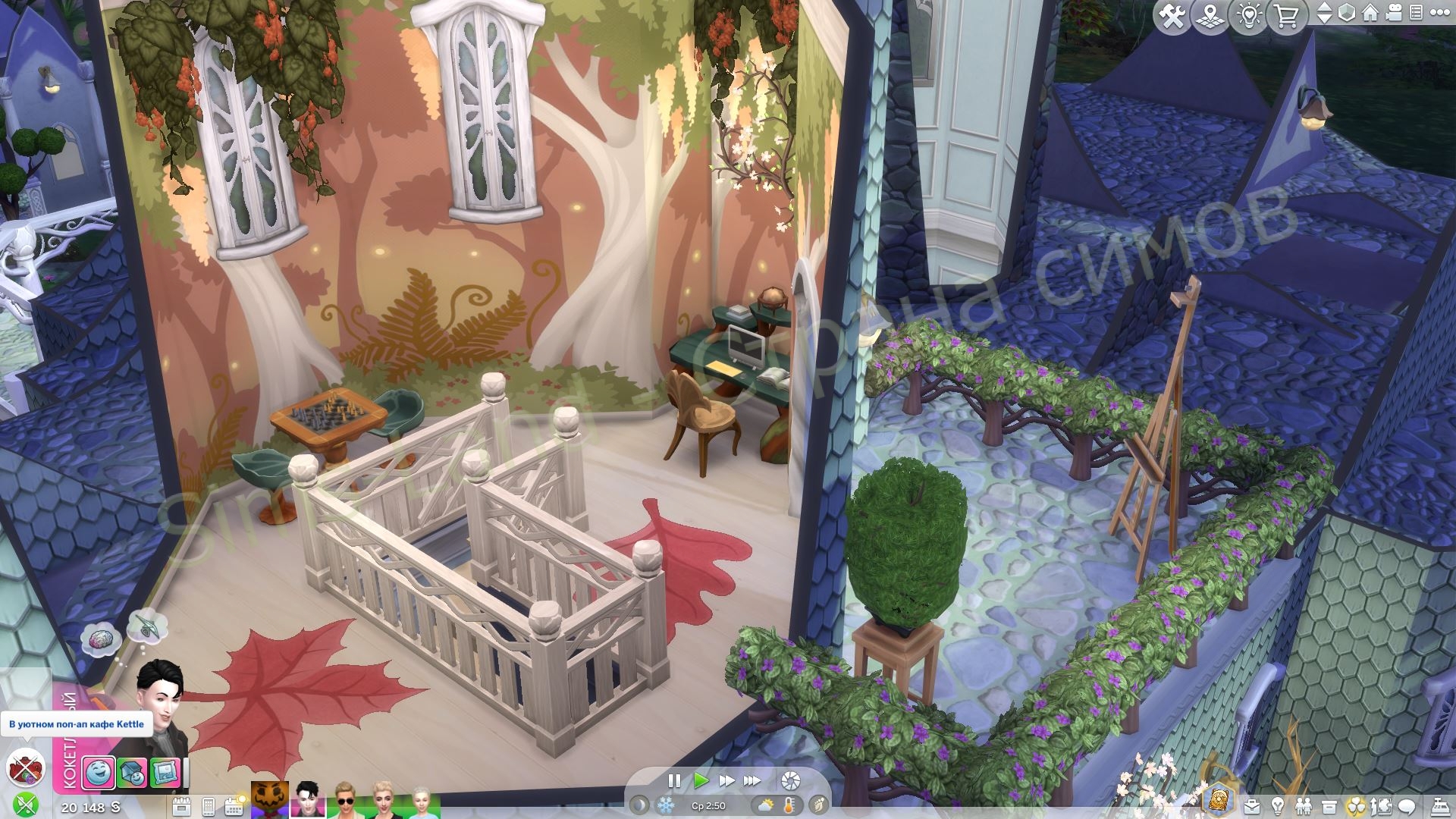Open Build Mode with the hammer and wrench icon

point(1174,15)
